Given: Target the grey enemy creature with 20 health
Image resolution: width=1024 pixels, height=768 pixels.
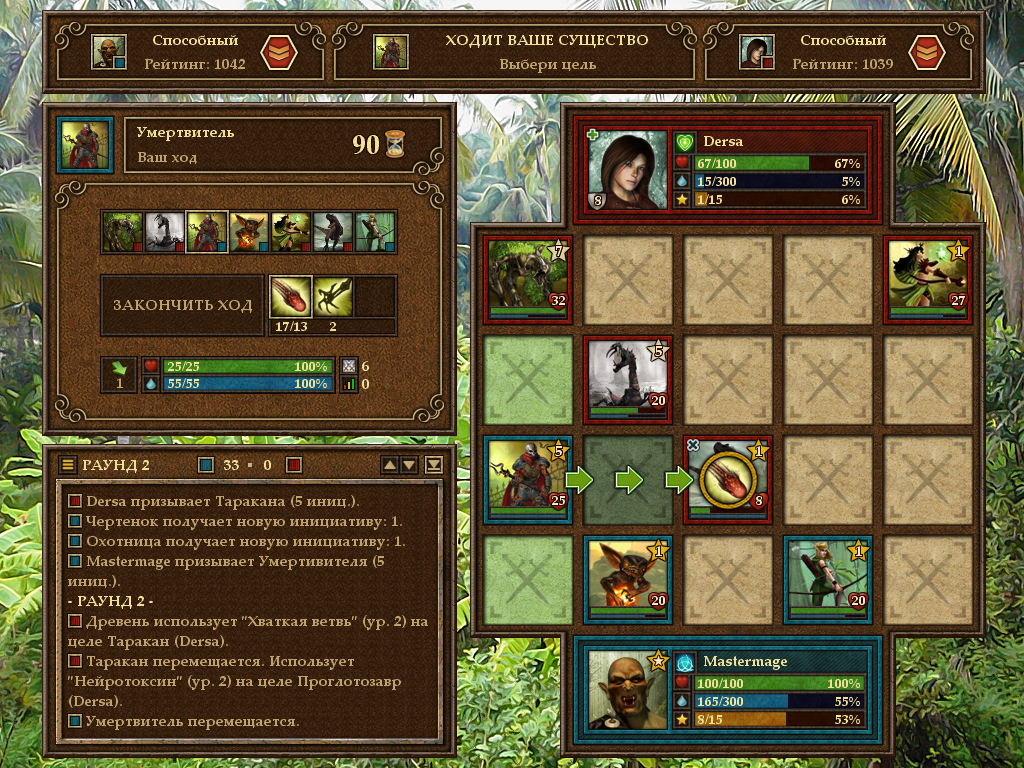Looking at the screenshot, I should coord(627,379).
